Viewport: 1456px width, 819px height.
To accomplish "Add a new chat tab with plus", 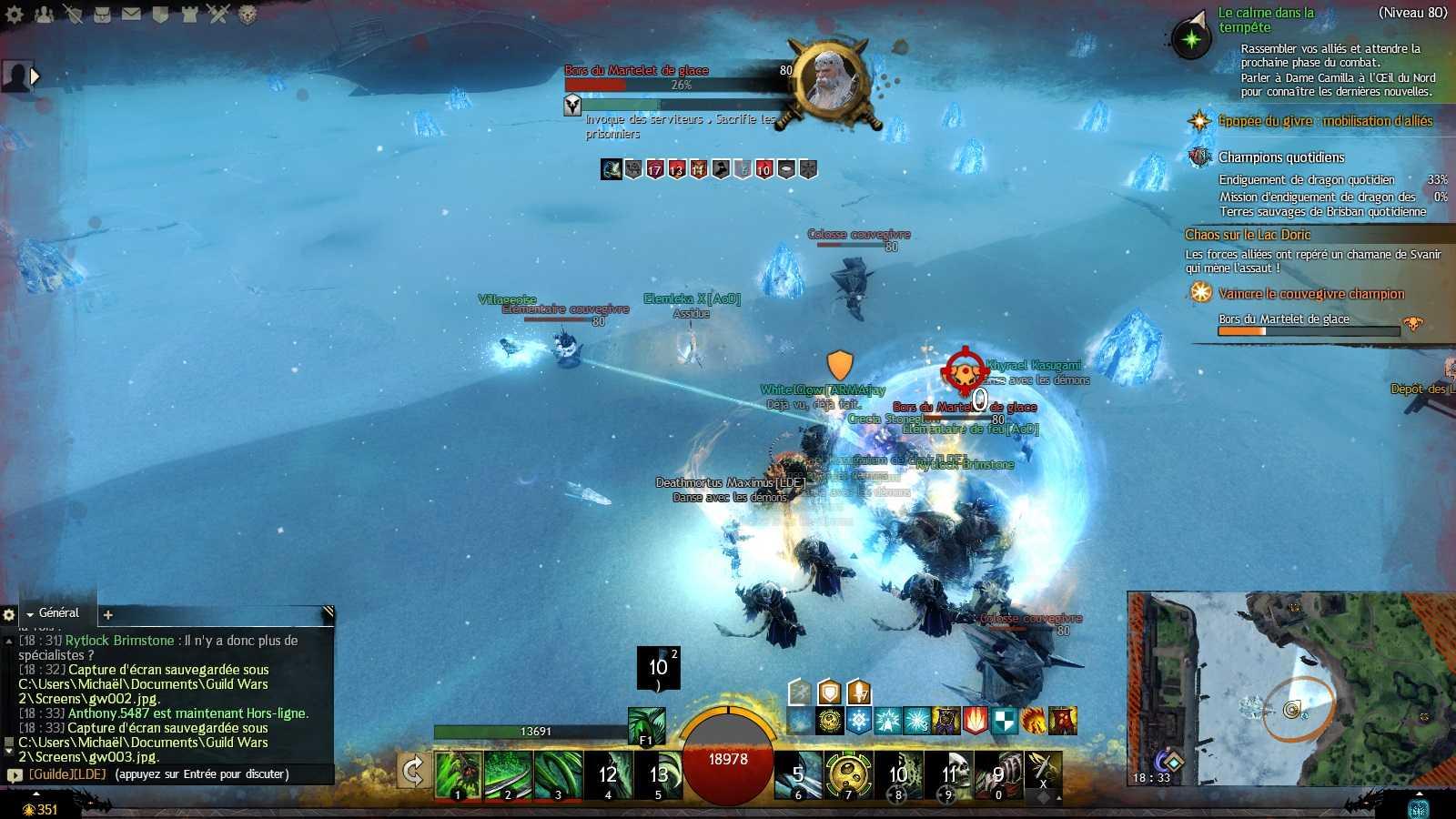I will pos(107,615).
